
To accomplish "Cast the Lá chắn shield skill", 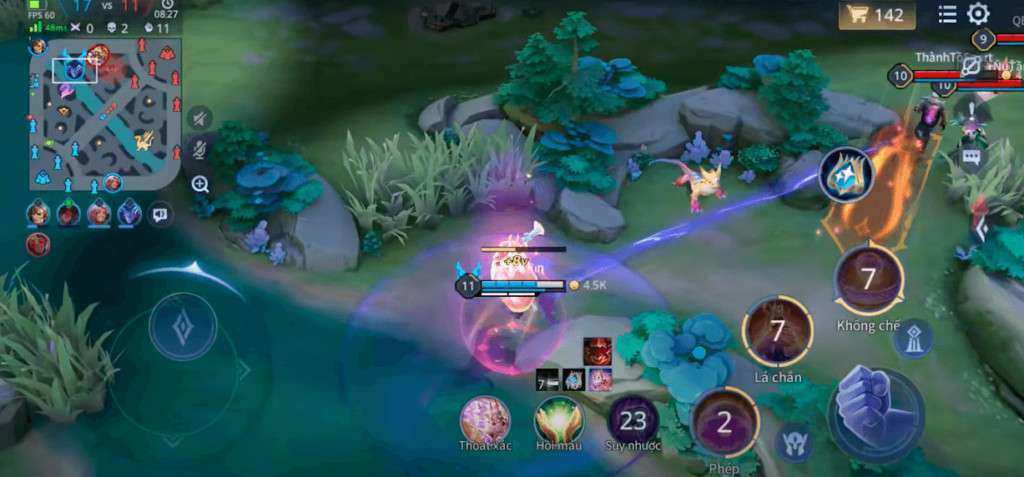I will click(x=777, y=331).
